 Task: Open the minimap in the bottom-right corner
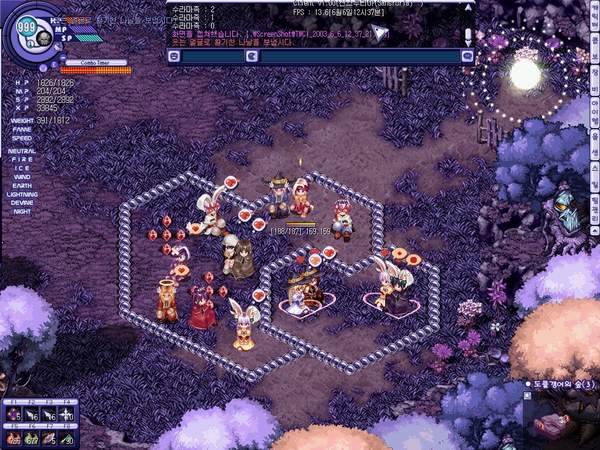(562, 420)
